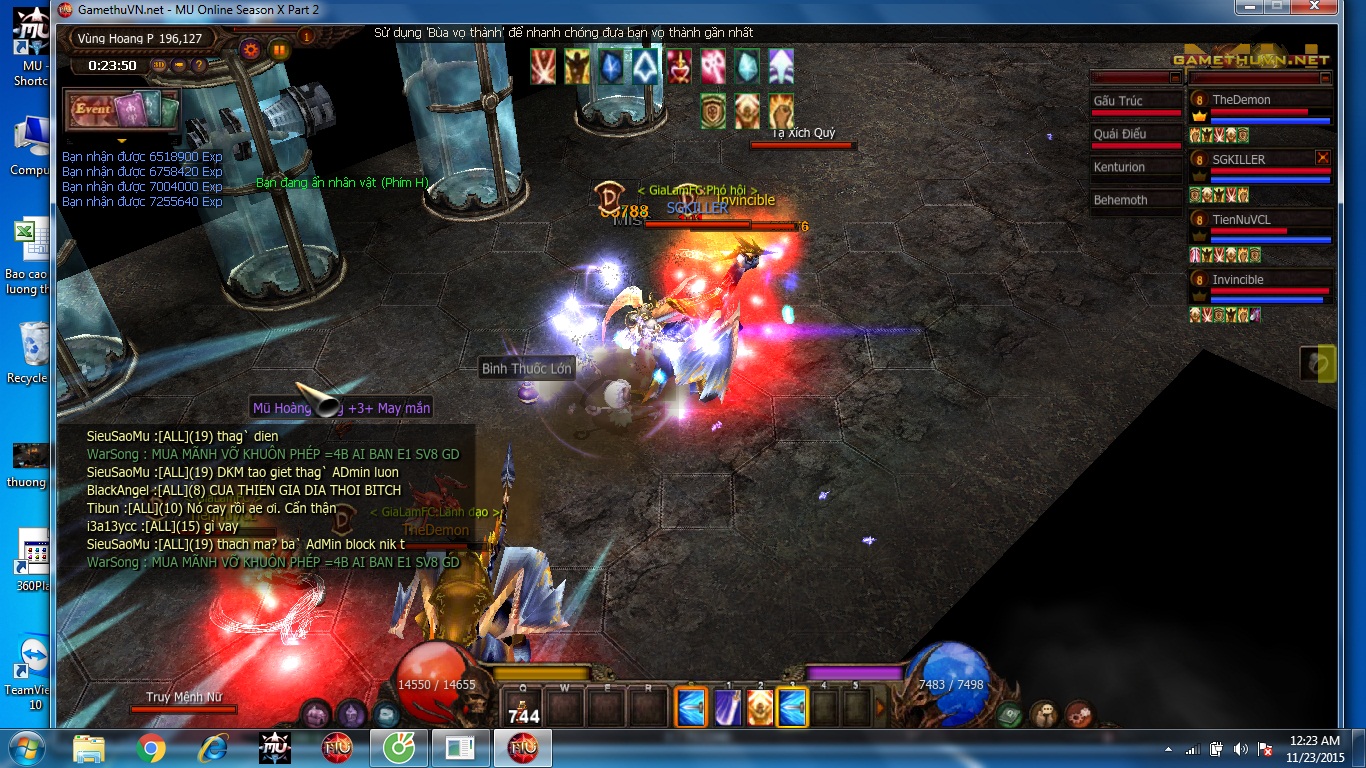Expand the hotbar with the orange arrow
This screenshot has width=1366, height=768.
point(881,708)
